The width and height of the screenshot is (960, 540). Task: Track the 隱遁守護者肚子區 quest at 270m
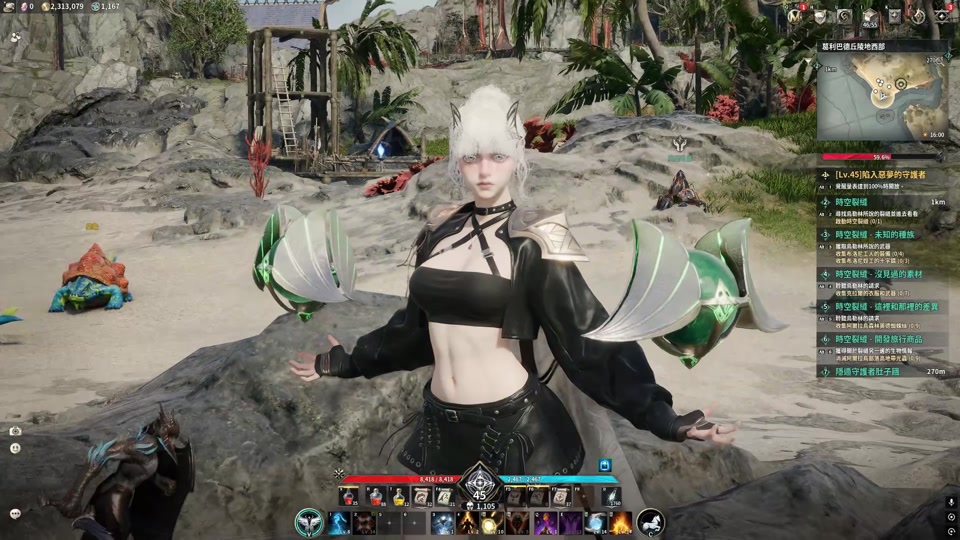click(880, 371)
